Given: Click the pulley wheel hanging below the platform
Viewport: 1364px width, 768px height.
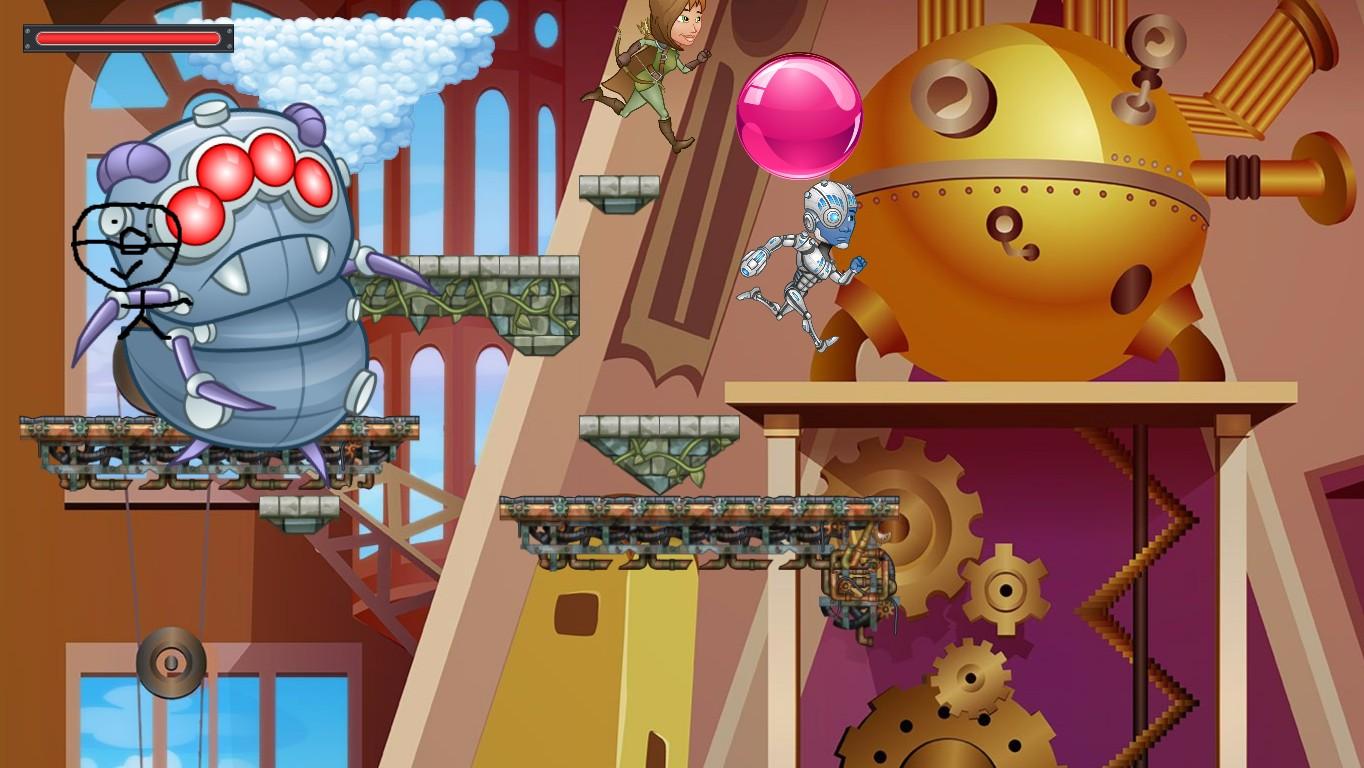Looking at the screenshot, I should [x=168, y=660].
